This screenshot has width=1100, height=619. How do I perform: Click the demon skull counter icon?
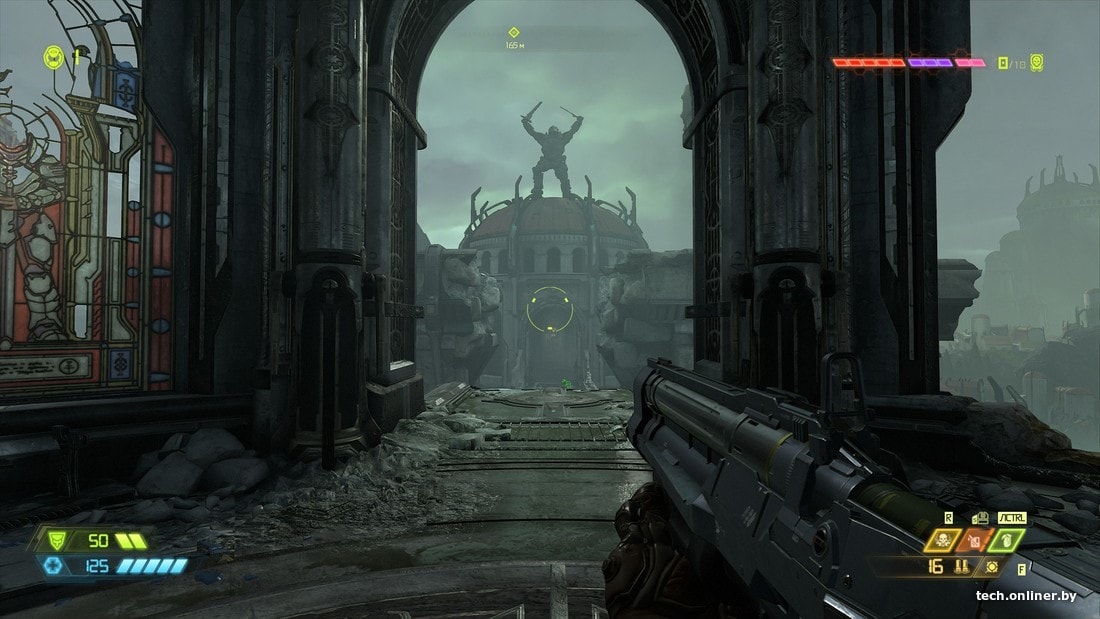pyautogui.click(x=1036, y=62)
